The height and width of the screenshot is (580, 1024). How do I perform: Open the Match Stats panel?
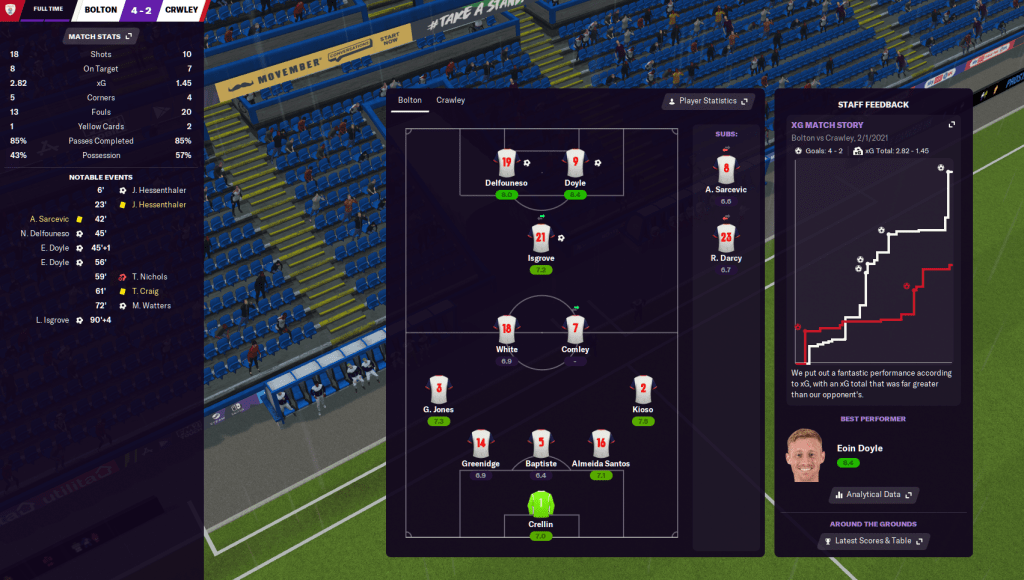(x=99, y=36)
